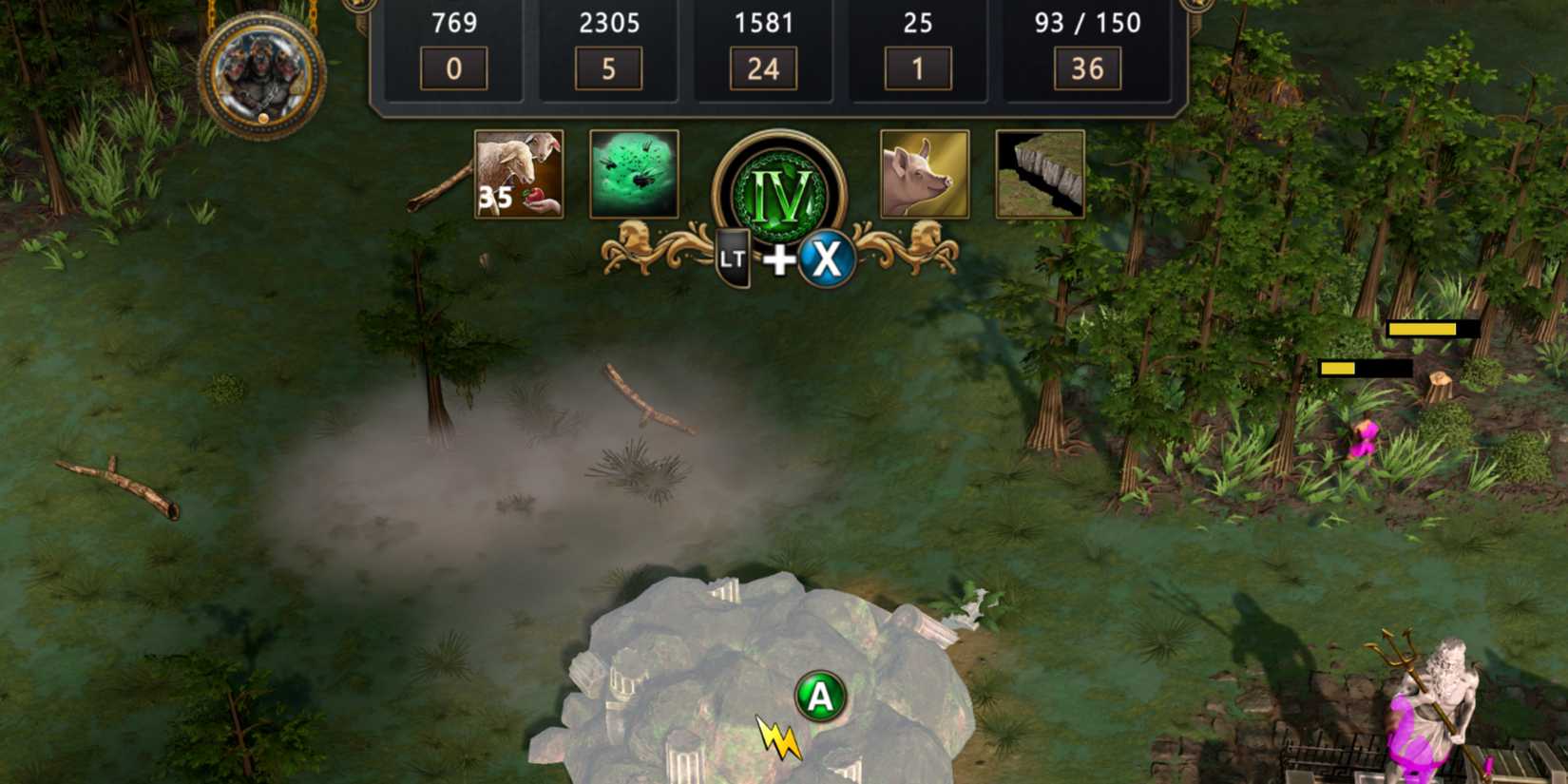Viewport: 1568px width, 784px height.
Task: Open the Cerberus medallion in the top-left
Action: 264,71
